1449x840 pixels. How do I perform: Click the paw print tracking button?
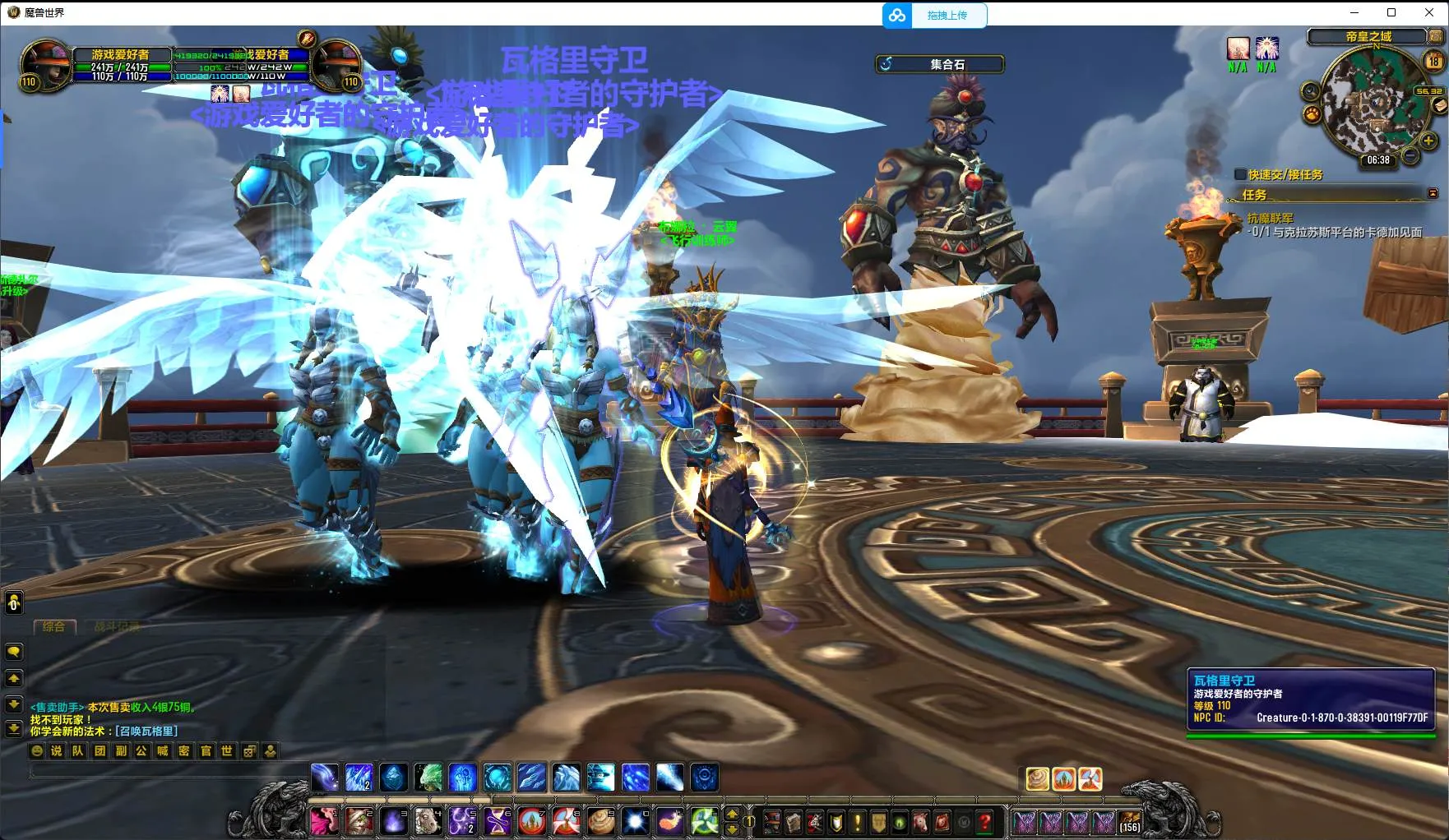(x=1311, y=114)
